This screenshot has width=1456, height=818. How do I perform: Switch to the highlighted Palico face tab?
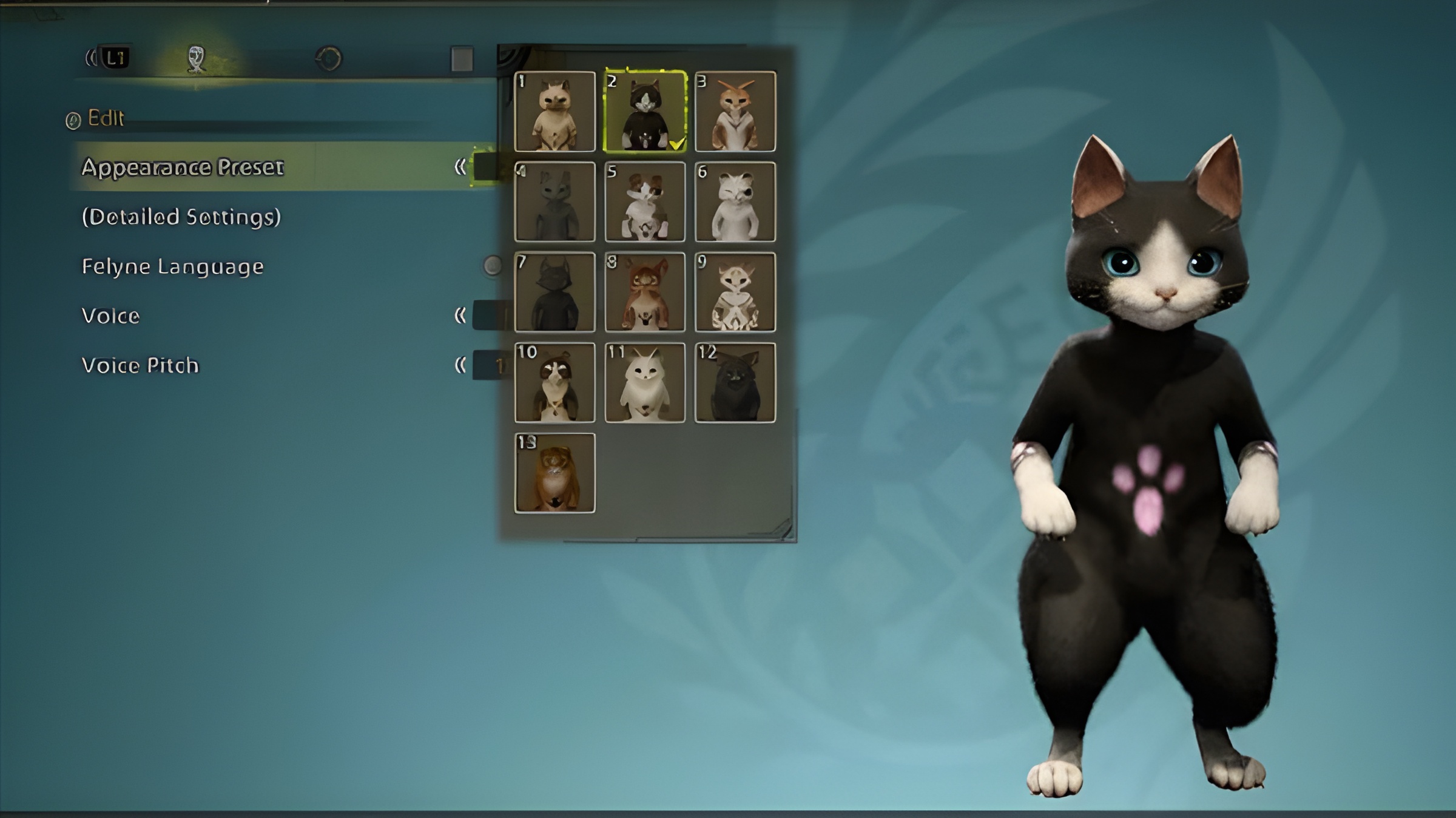tap(196, 59)
